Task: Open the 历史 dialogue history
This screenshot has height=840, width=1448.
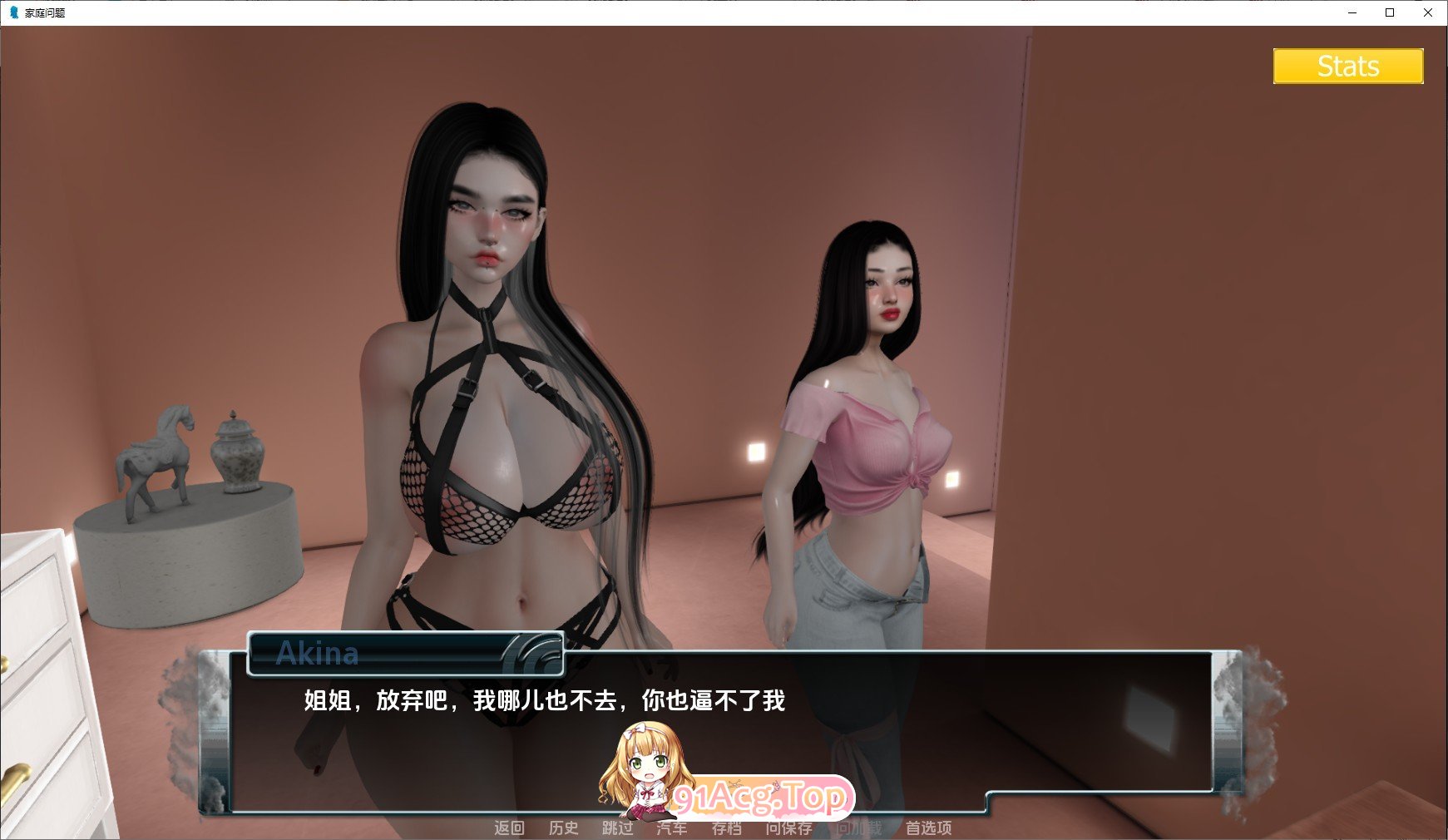Action: pyautogui.click(x=565, y=829)
